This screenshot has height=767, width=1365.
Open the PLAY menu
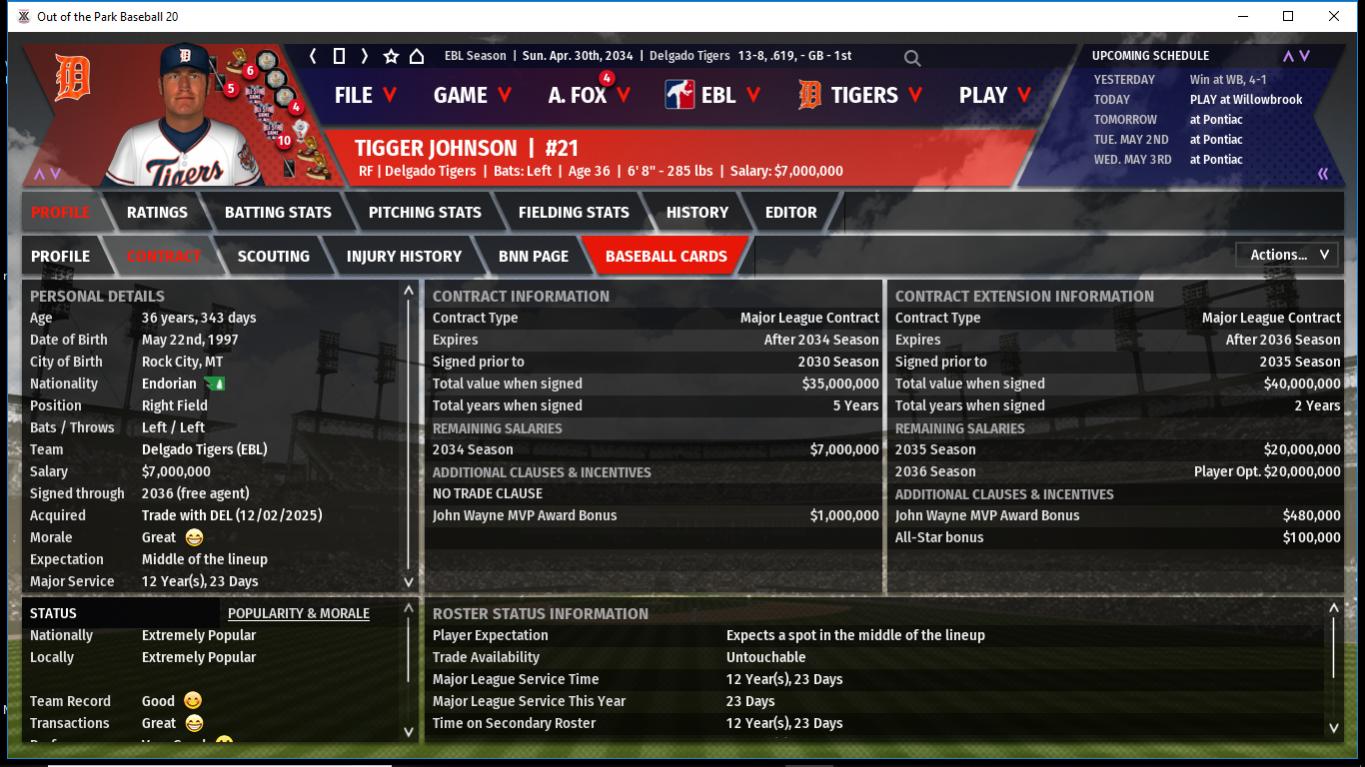tap(995, 95)
